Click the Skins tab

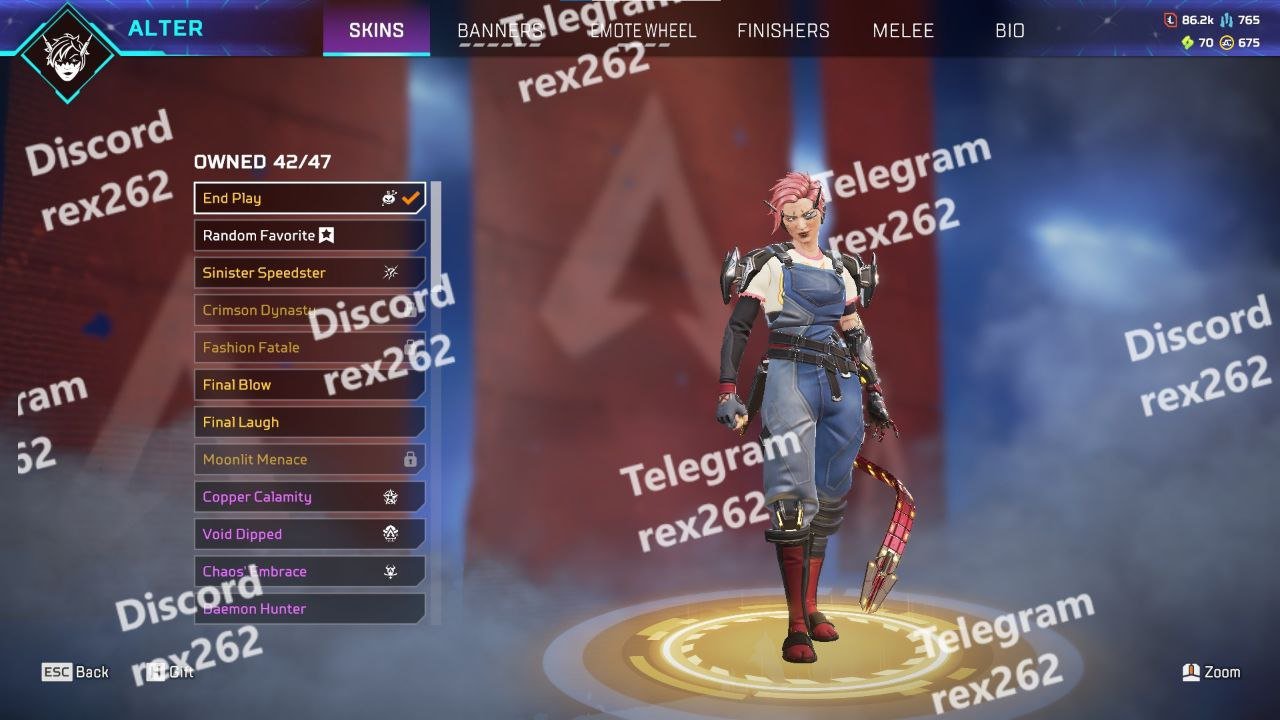click(376, 31)
